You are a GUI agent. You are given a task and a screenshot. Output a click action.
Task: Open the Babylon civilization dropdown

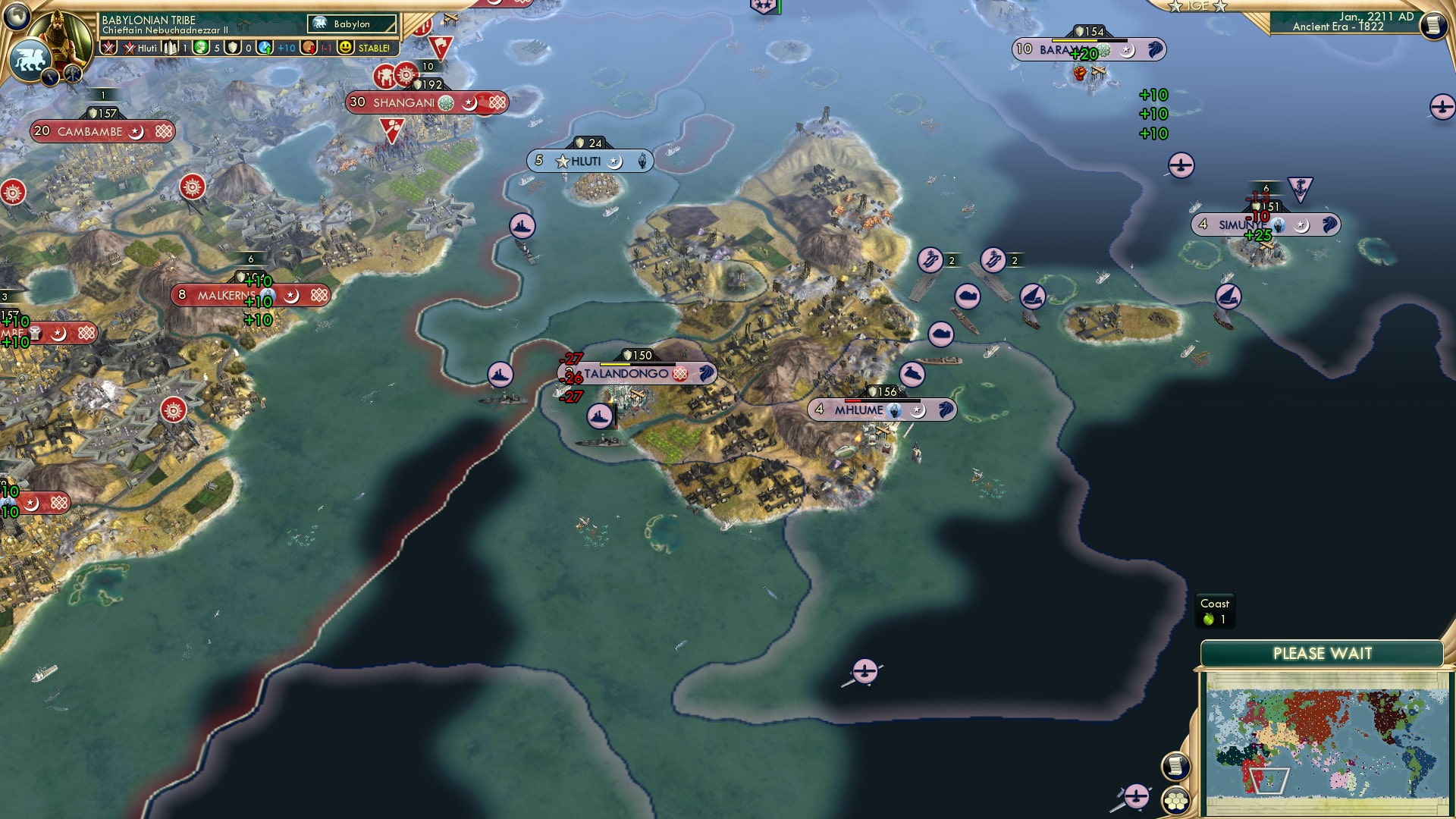click(x=351, y=24)
